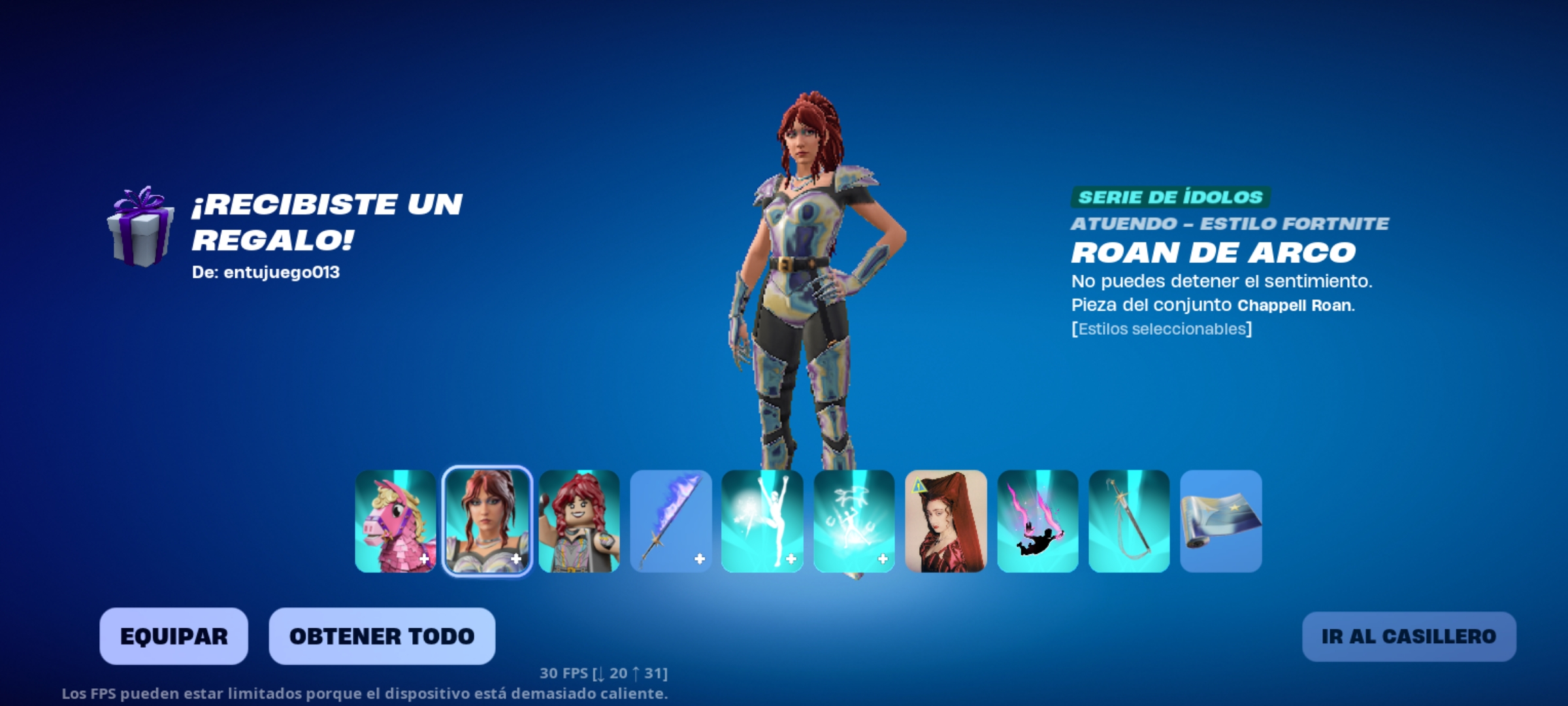Select the red-hooded portrait thumbnail

tap(946, 521)
